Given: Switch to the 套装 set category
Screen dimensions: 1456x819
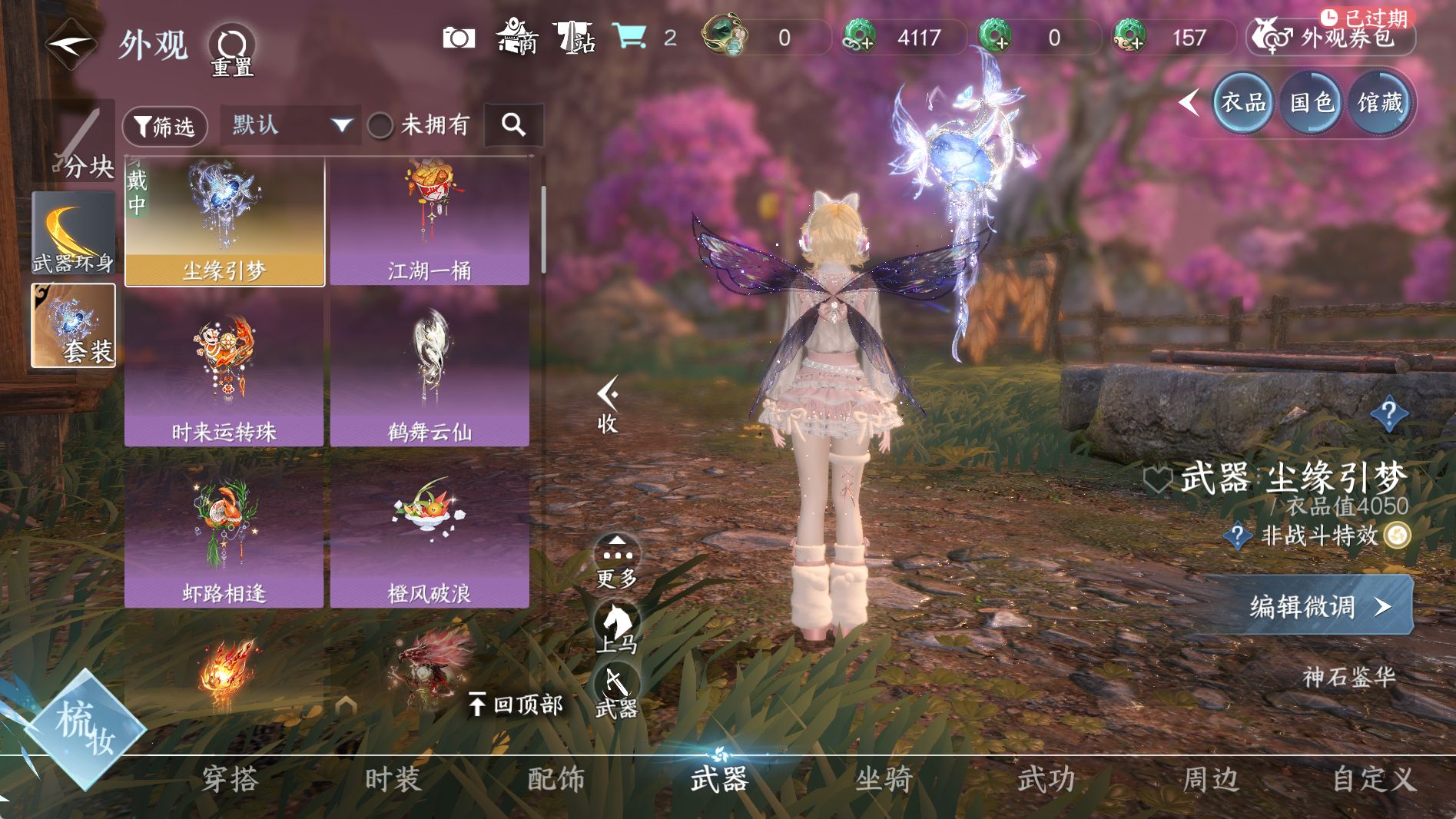Looking at the screenshot, I should [74, 326].
